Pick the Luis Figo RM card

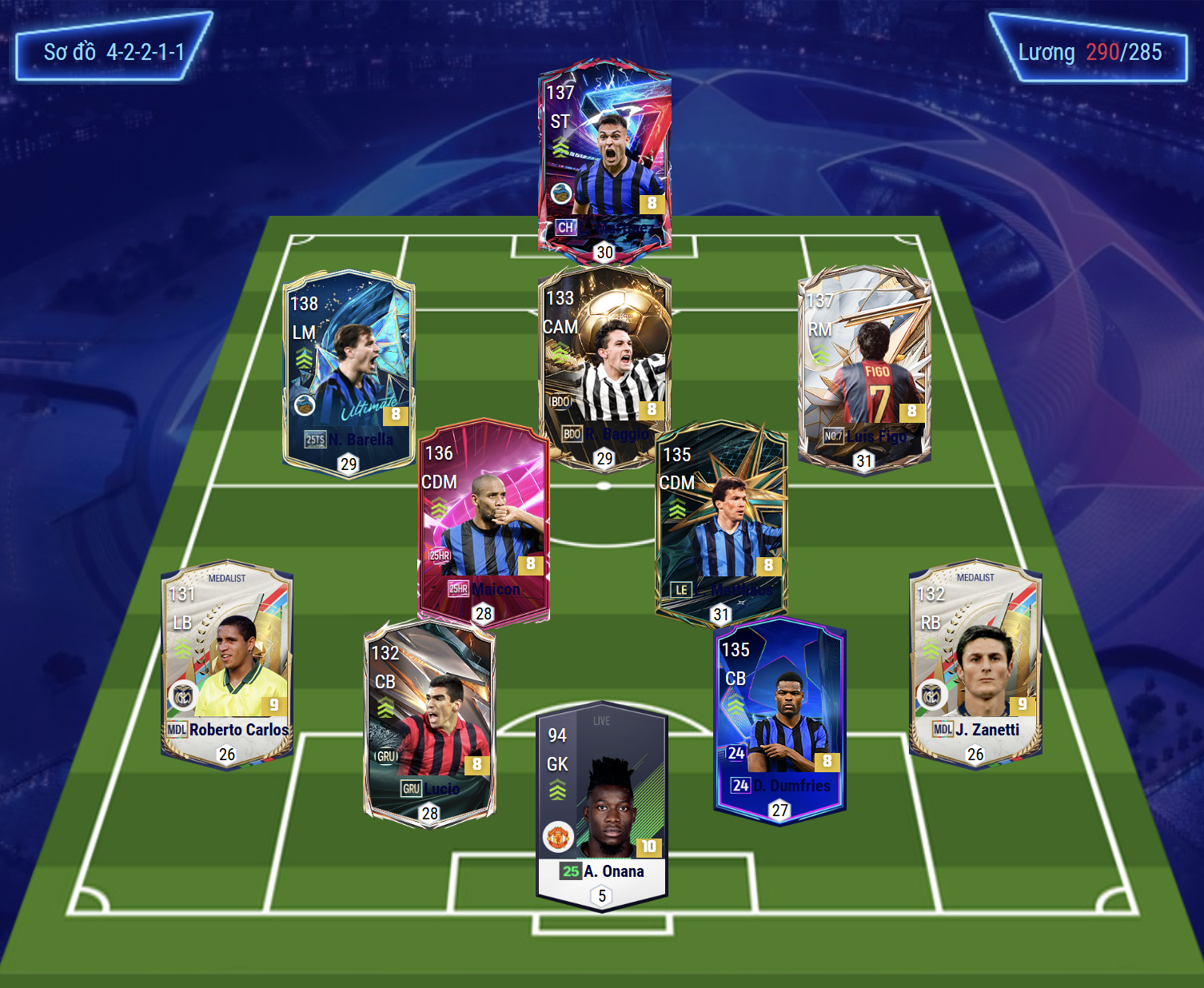click(x=865, y=368)
